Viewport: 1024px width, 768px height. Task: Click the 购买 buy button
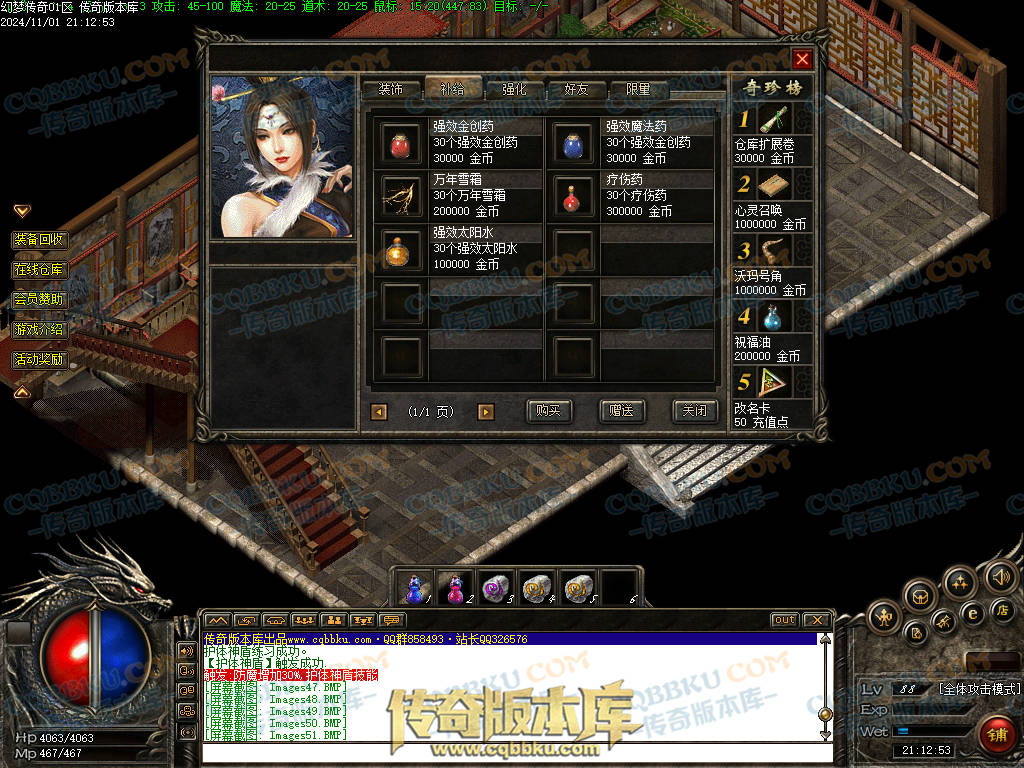[548, 411]
